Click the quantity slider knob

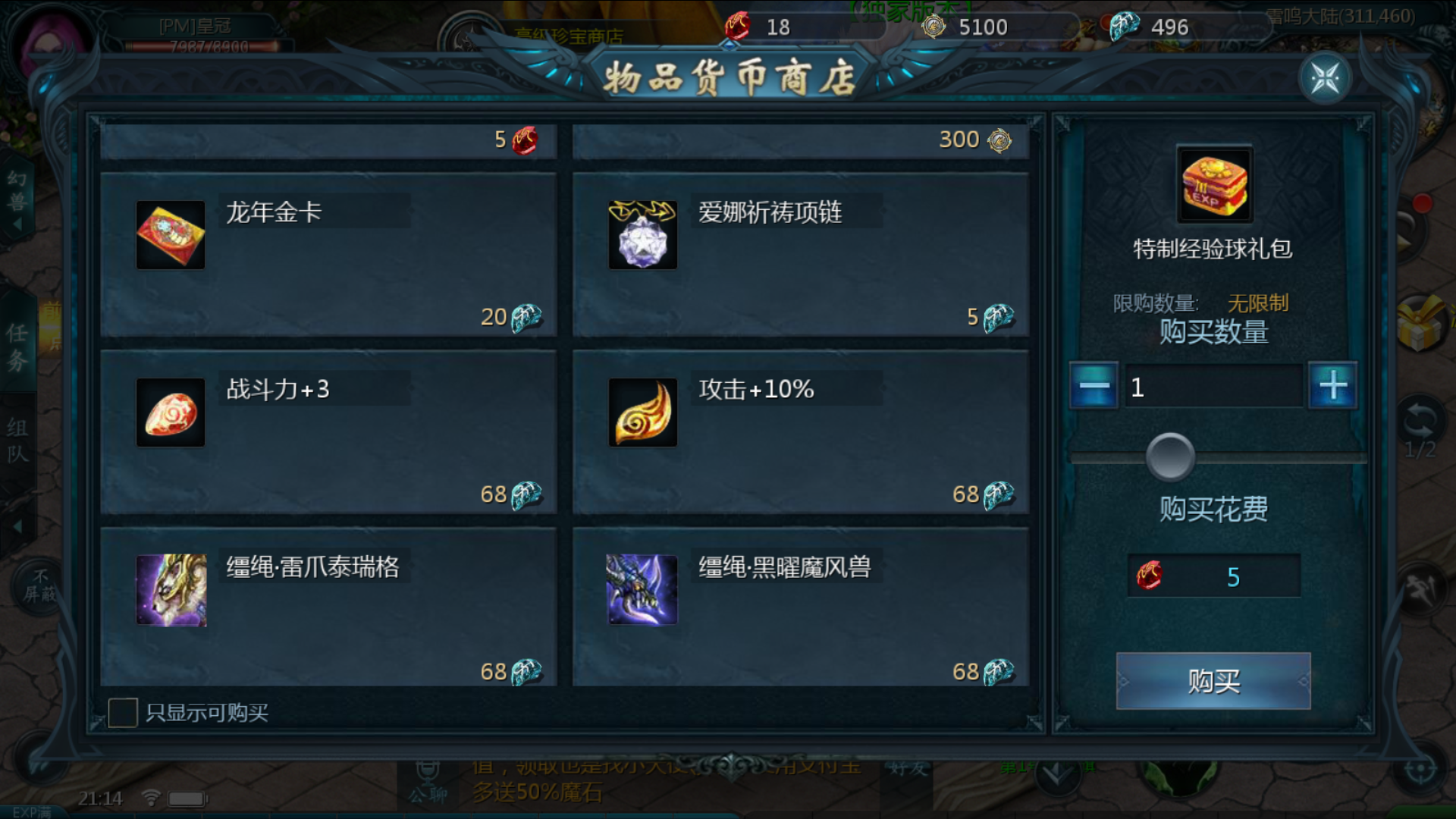1170,457
